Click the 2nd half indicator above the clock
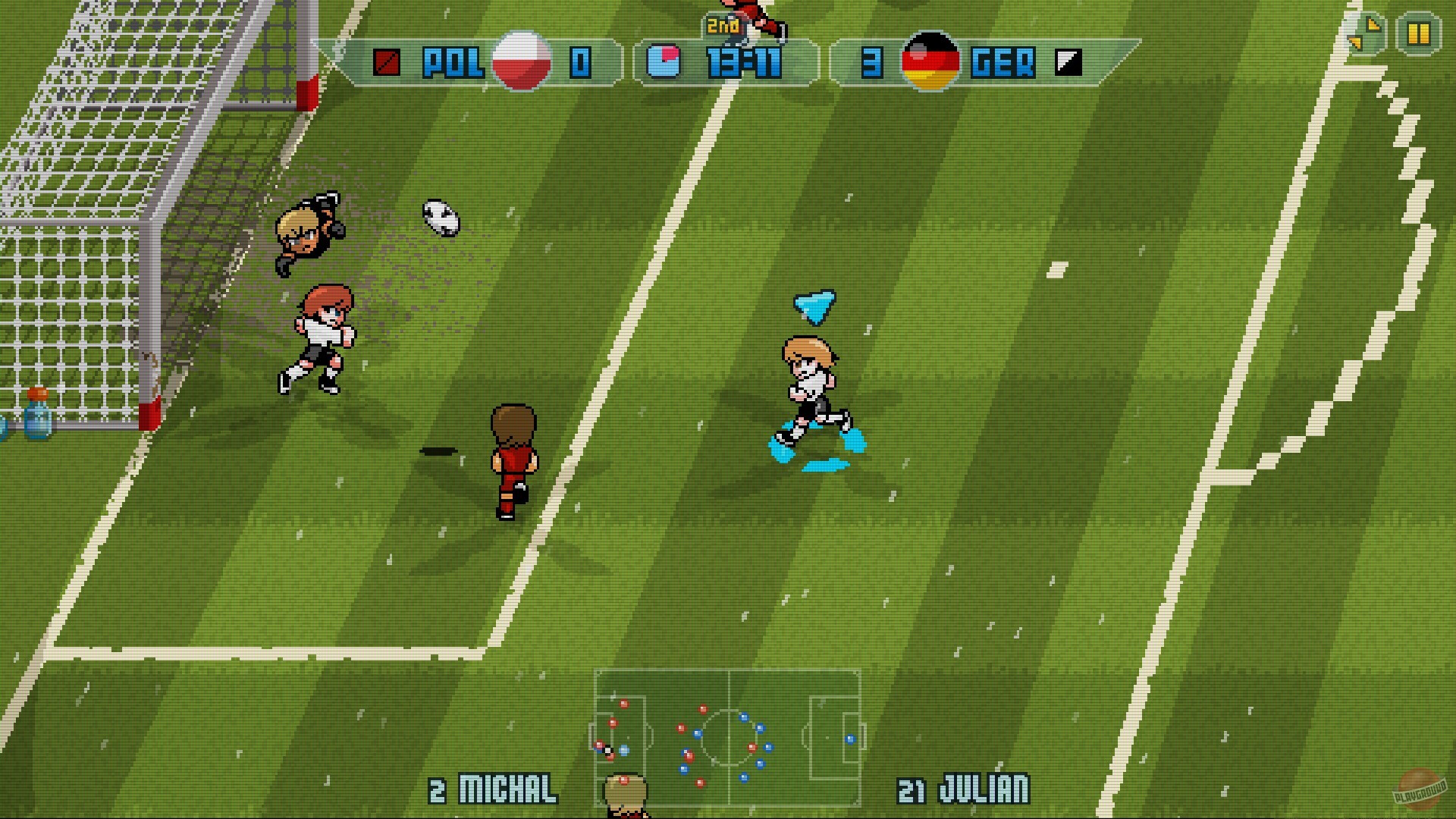 tap(721, 24)
